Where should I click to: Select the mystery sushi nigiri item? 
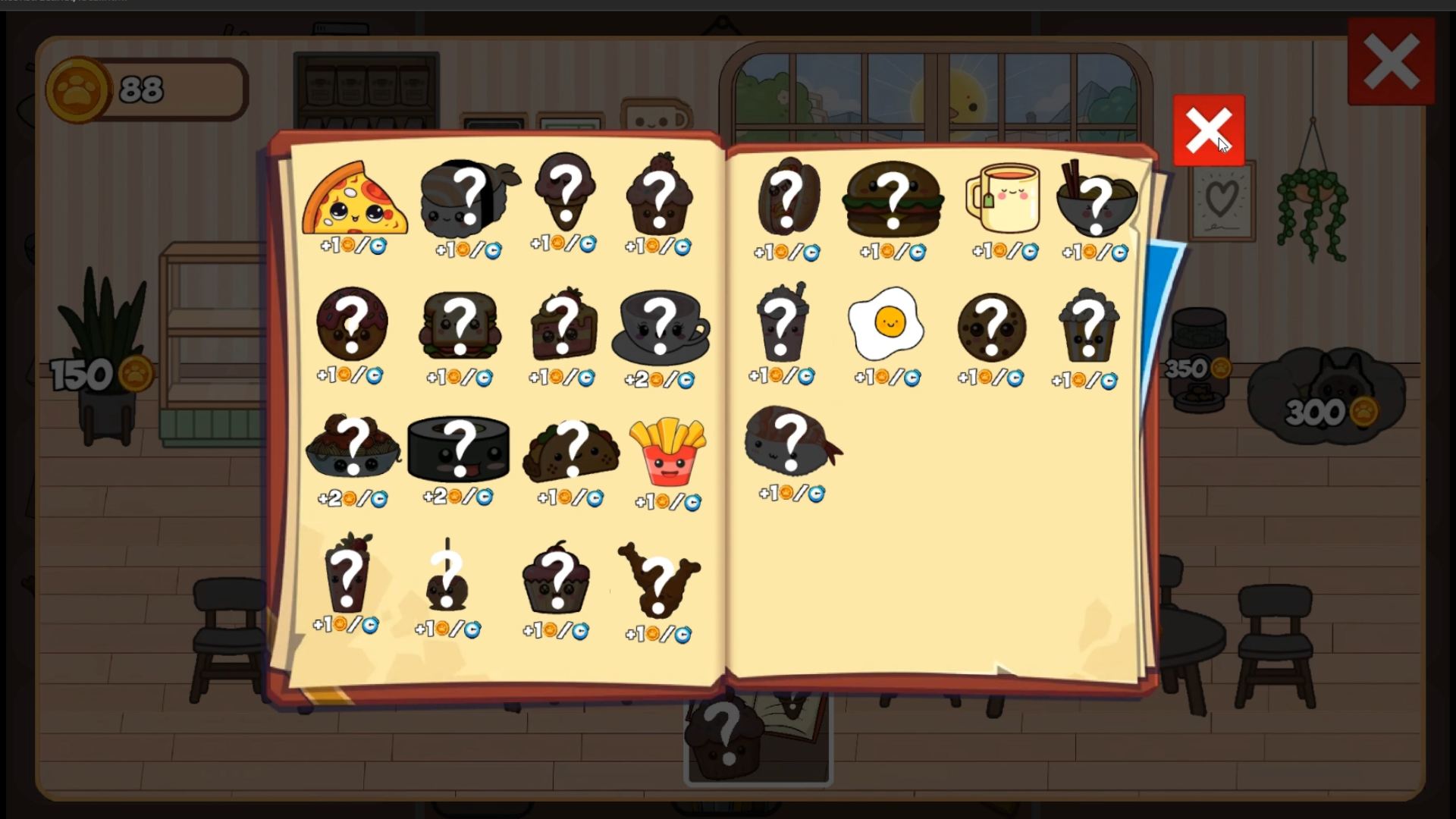468,199
